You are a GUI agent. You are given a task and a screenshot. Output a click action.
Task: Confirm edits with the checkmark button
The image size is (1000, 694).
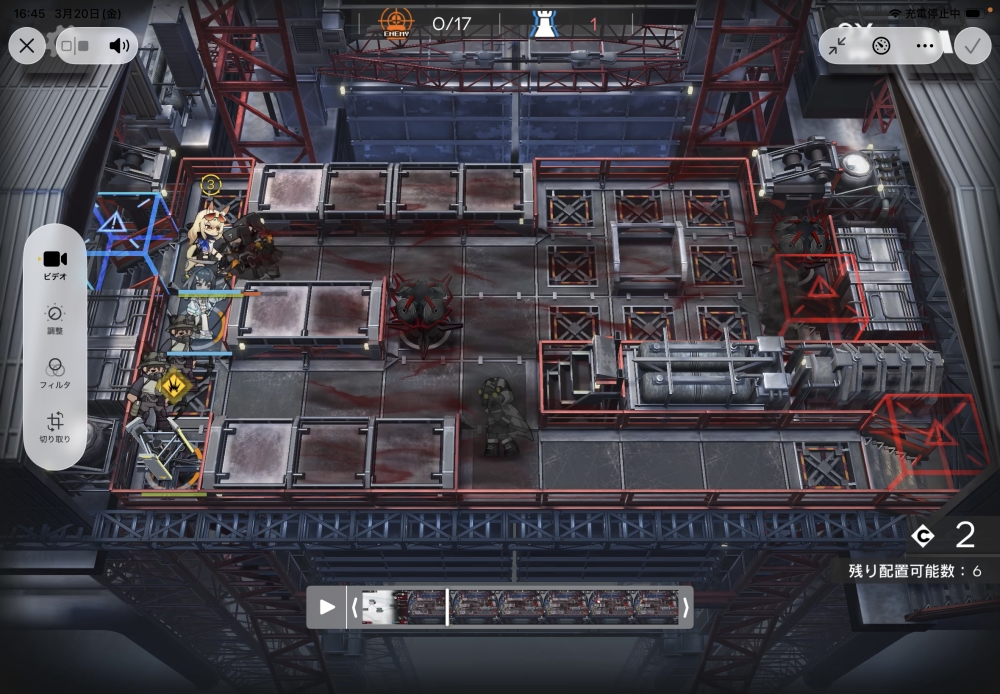[x=971, y=45]
